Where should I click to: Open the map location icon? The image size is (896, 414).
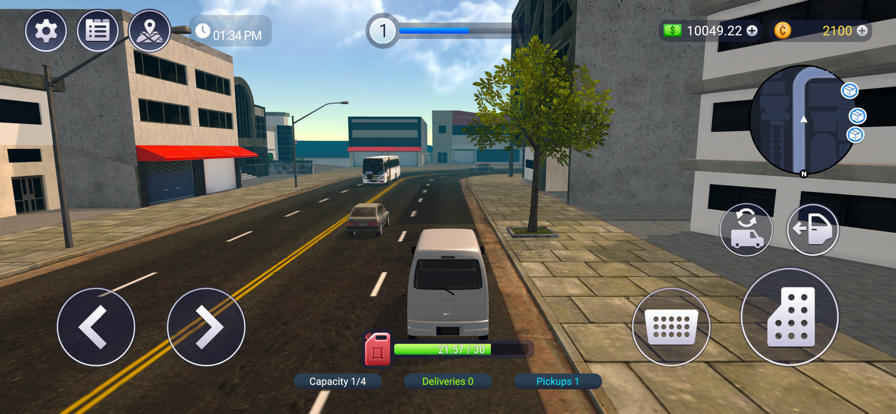click(149, 31)
